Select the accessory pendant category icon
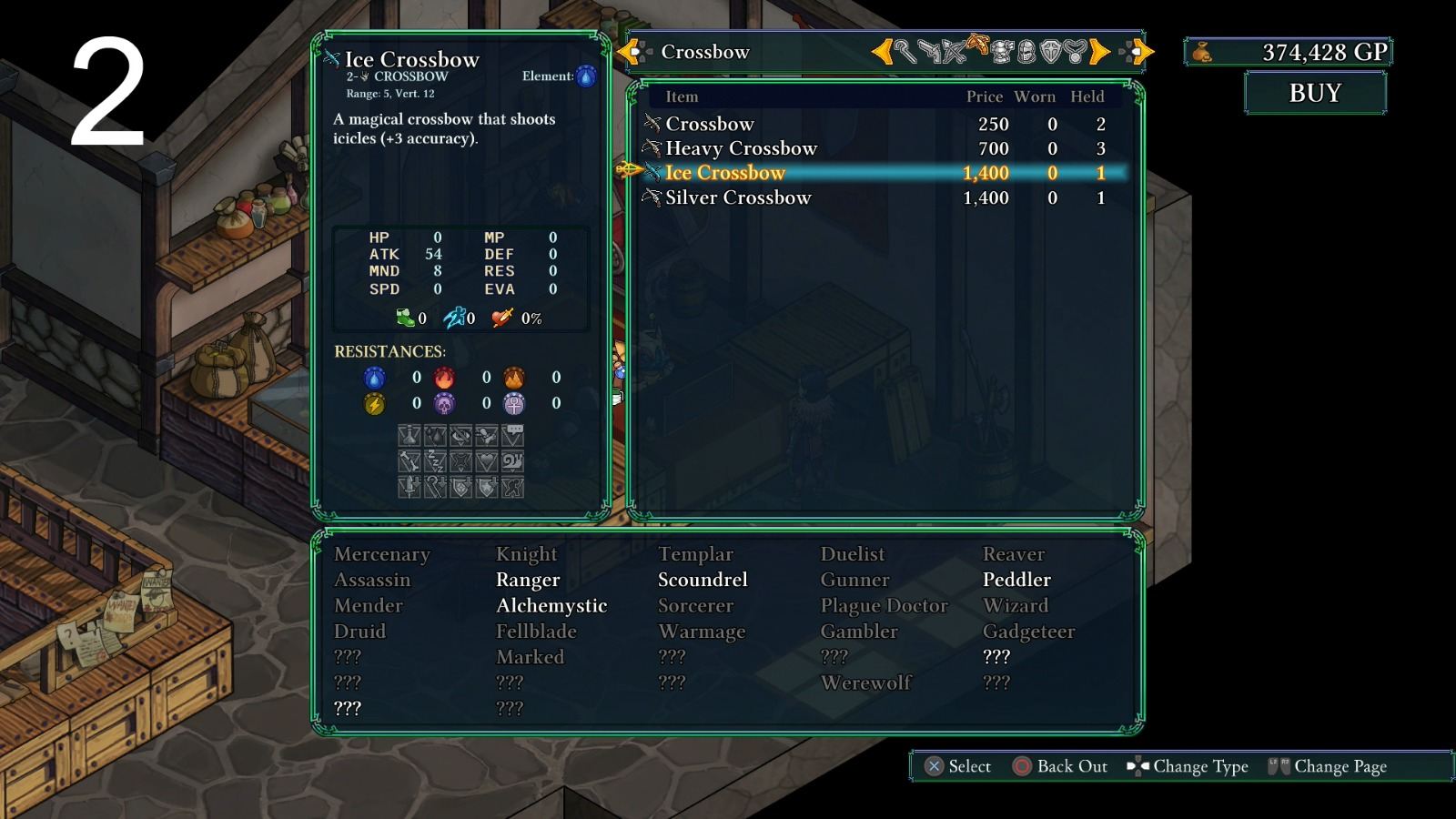Image resolution: width=1456 pixels, height=819 pixels. tap(1074, 52)
